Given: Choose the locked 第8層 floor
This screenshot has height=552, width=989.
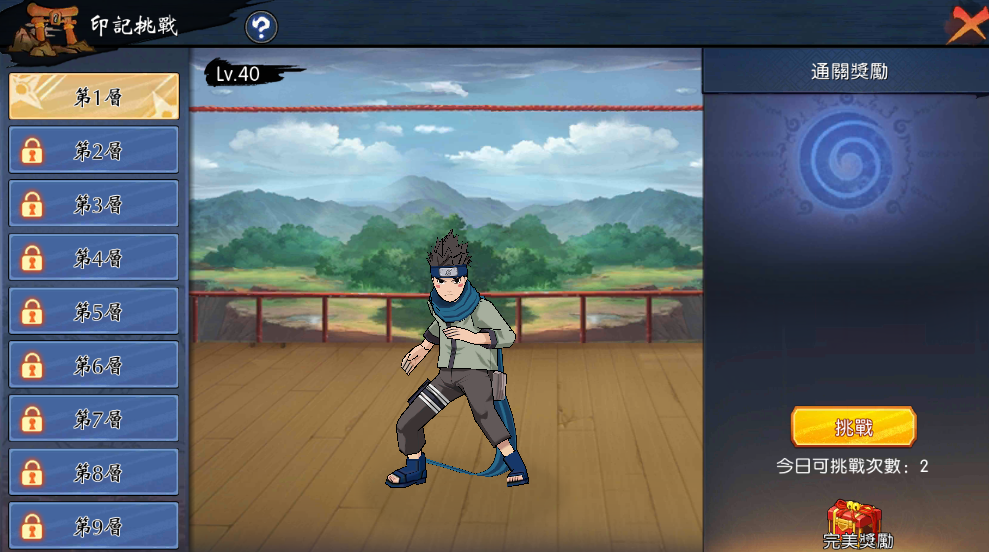Looking at the screenshot, I should (x=94, y=473).
